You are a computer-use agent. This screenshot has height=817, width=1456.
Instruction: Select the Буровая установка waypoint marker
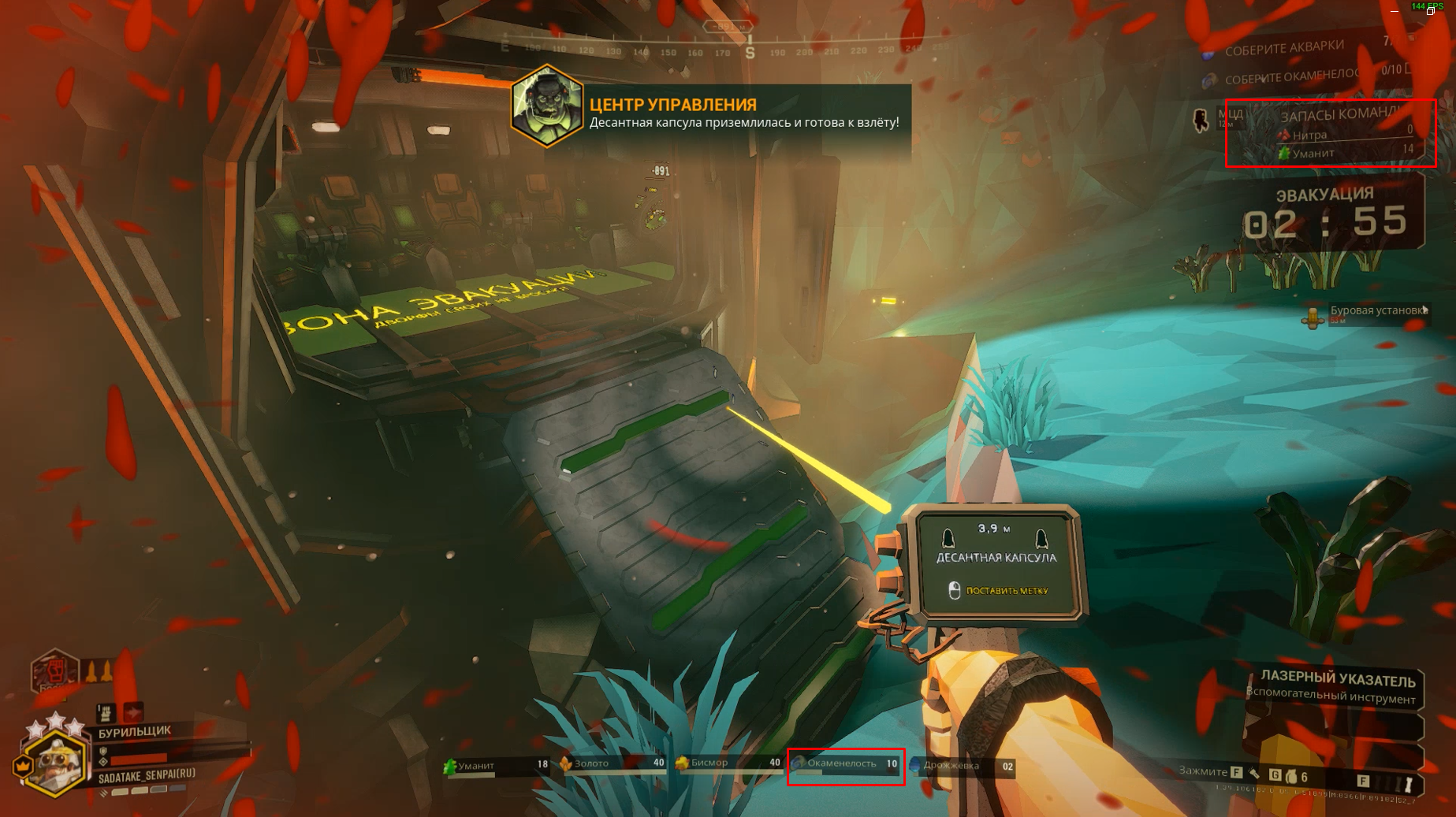pyautogui.click(x=1313, y=317)
